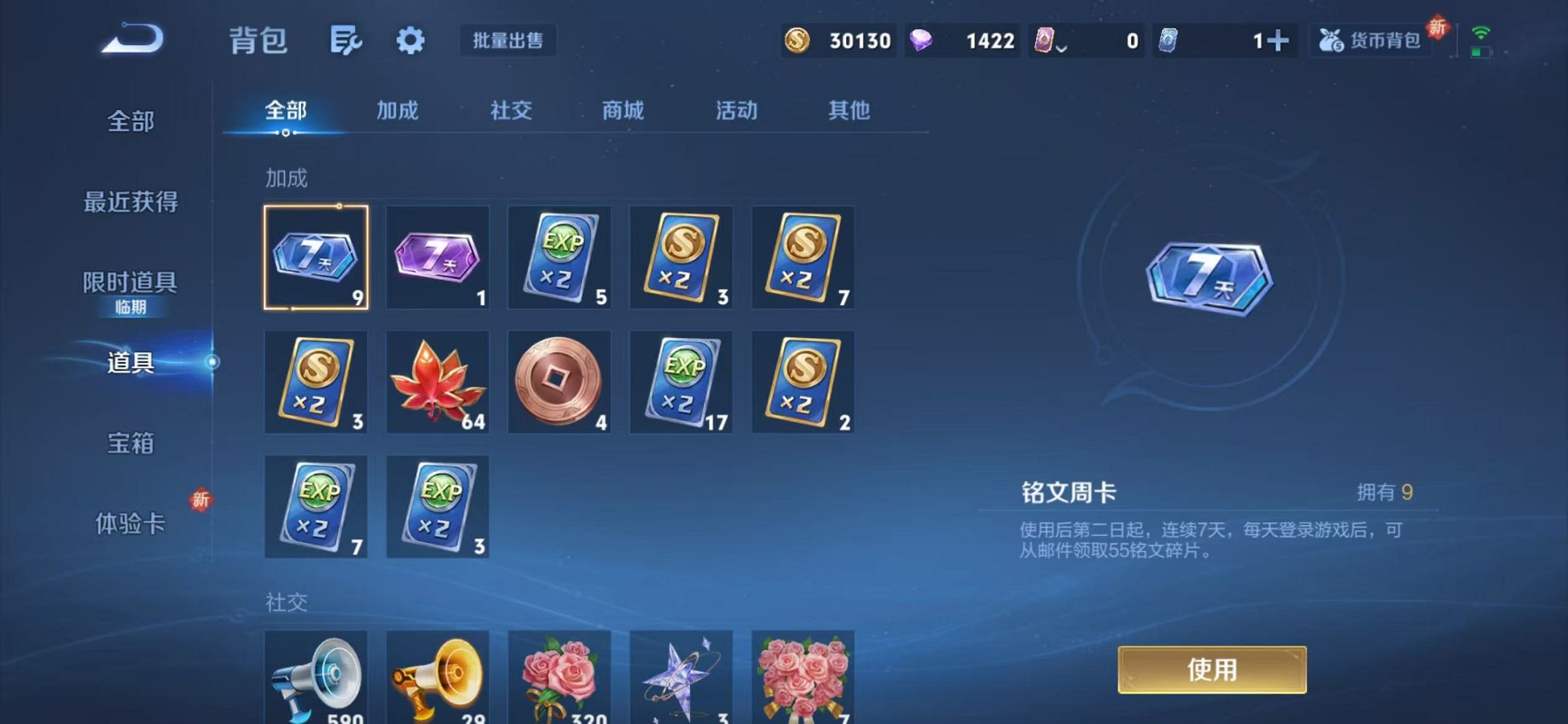
Task: Open the settings gear icon
Action: [412, 42]
